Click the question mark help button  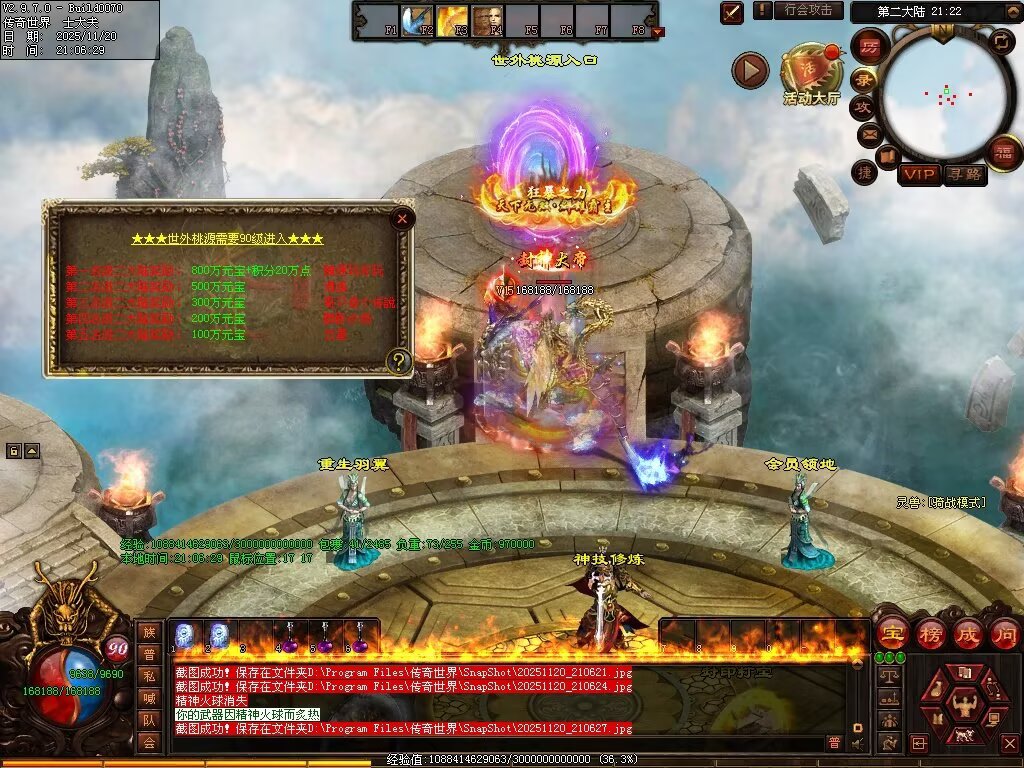[x=399, y=361]
